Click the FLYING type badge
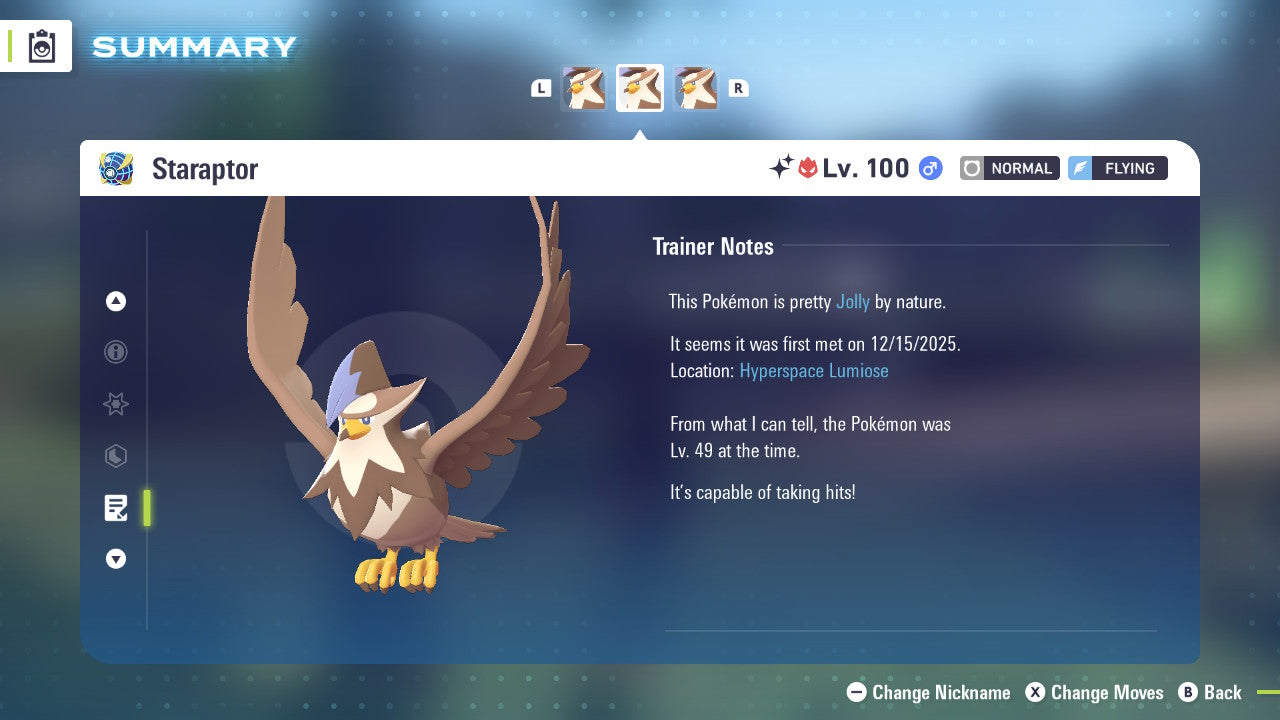 pos(1117,168)
